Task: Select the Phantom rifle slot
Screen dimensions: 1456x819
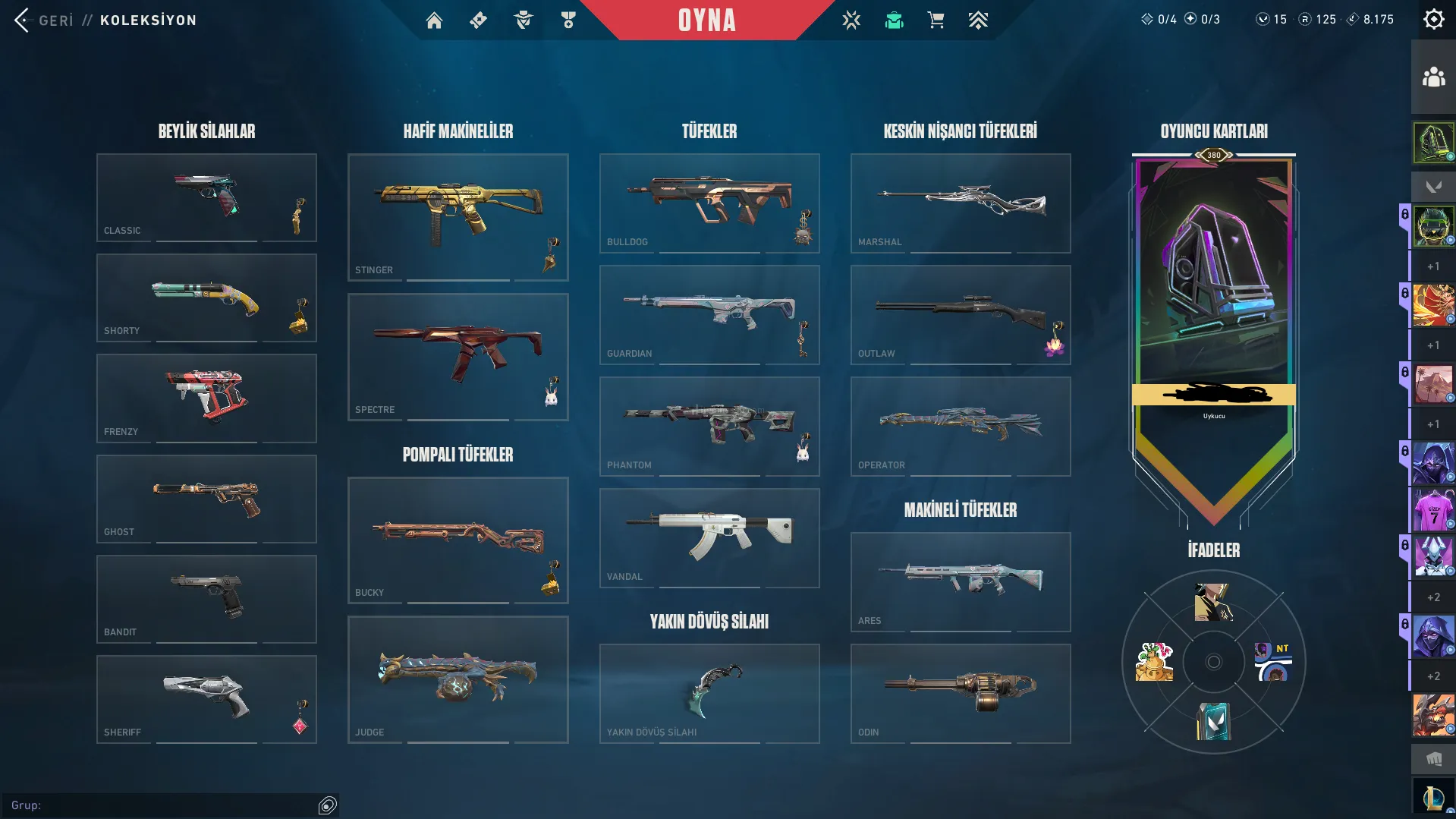Action: pos(709,426)
